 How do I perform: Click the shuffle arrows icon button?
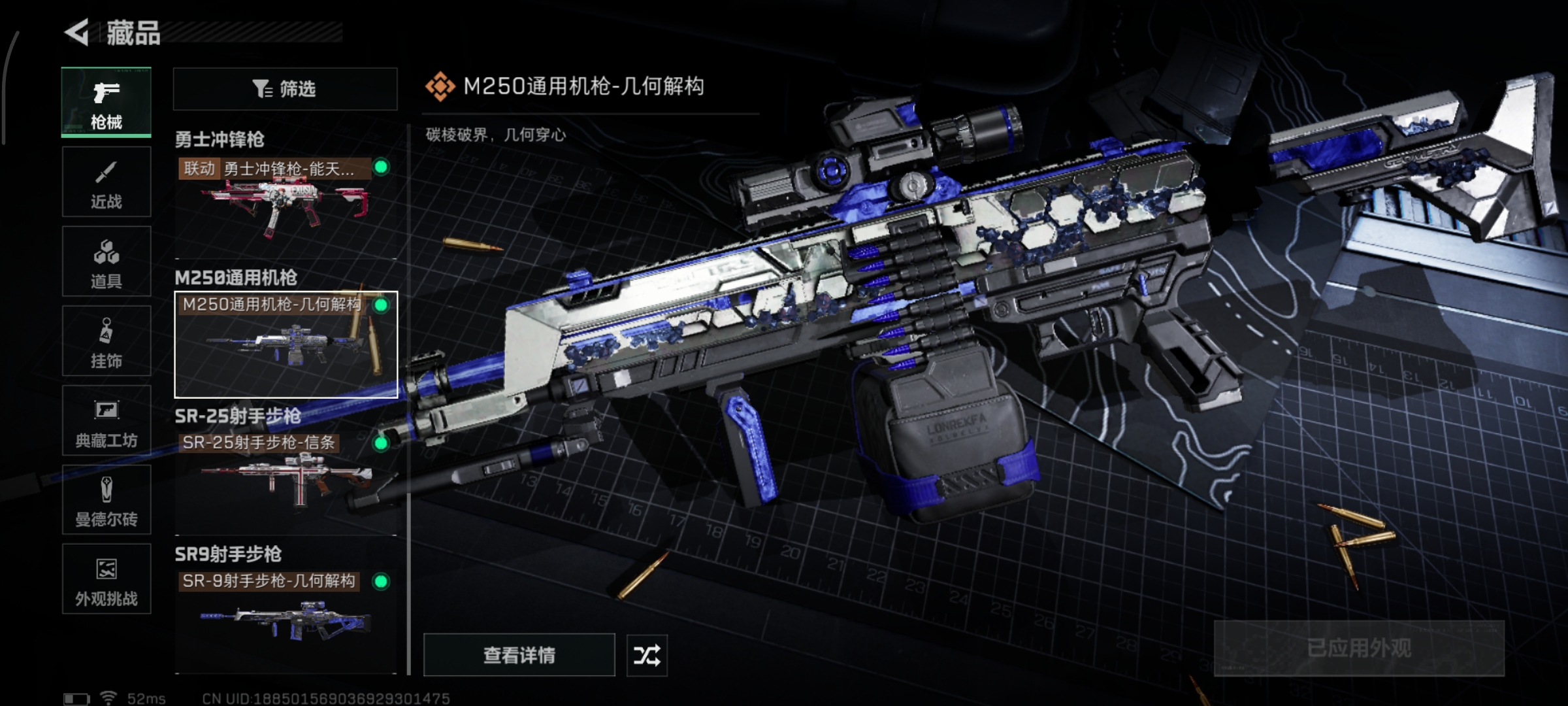point(647,655)
